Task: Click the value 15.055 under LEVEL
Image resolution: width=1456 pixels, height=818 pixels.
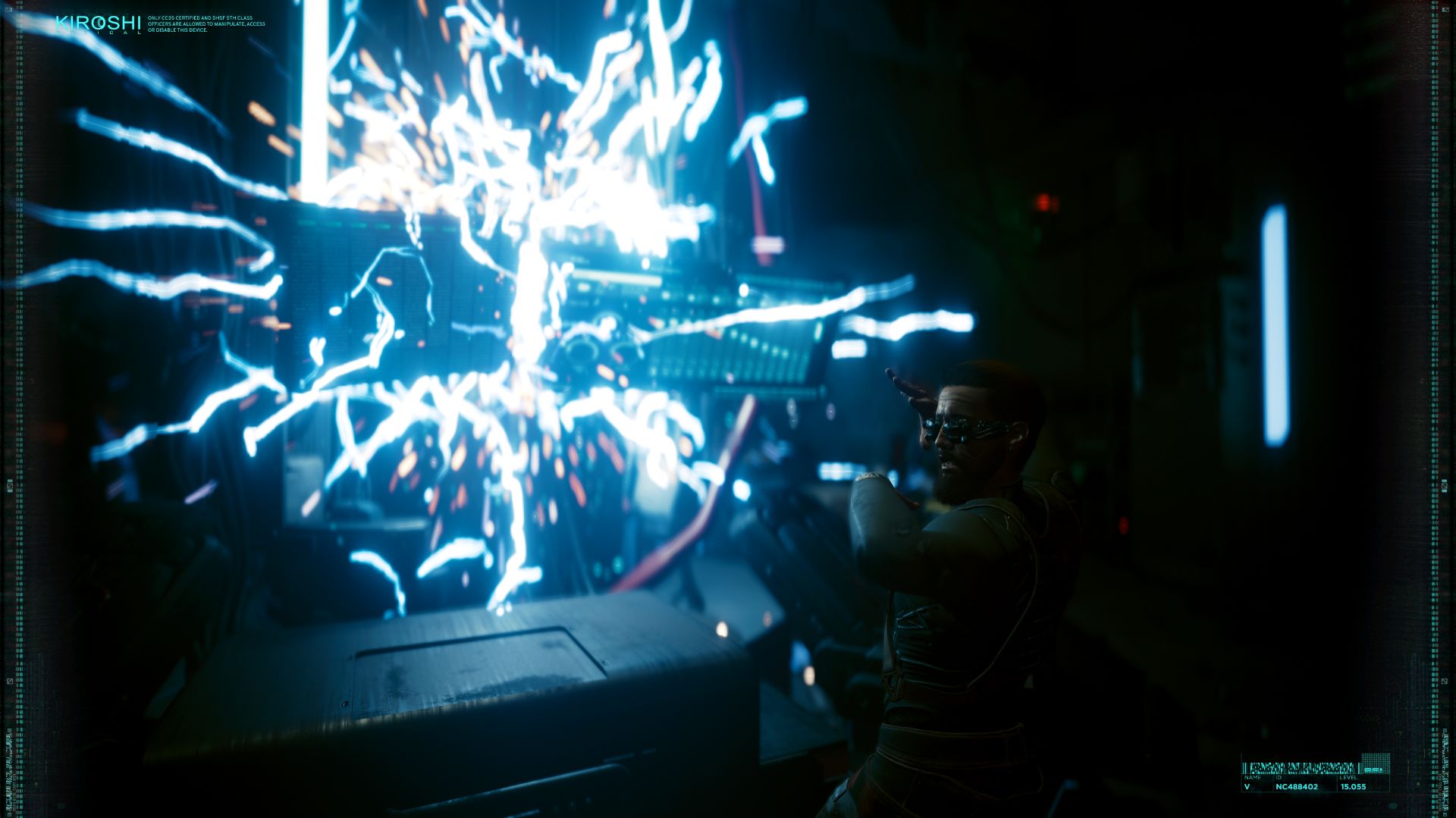Action: [1354, 788]
